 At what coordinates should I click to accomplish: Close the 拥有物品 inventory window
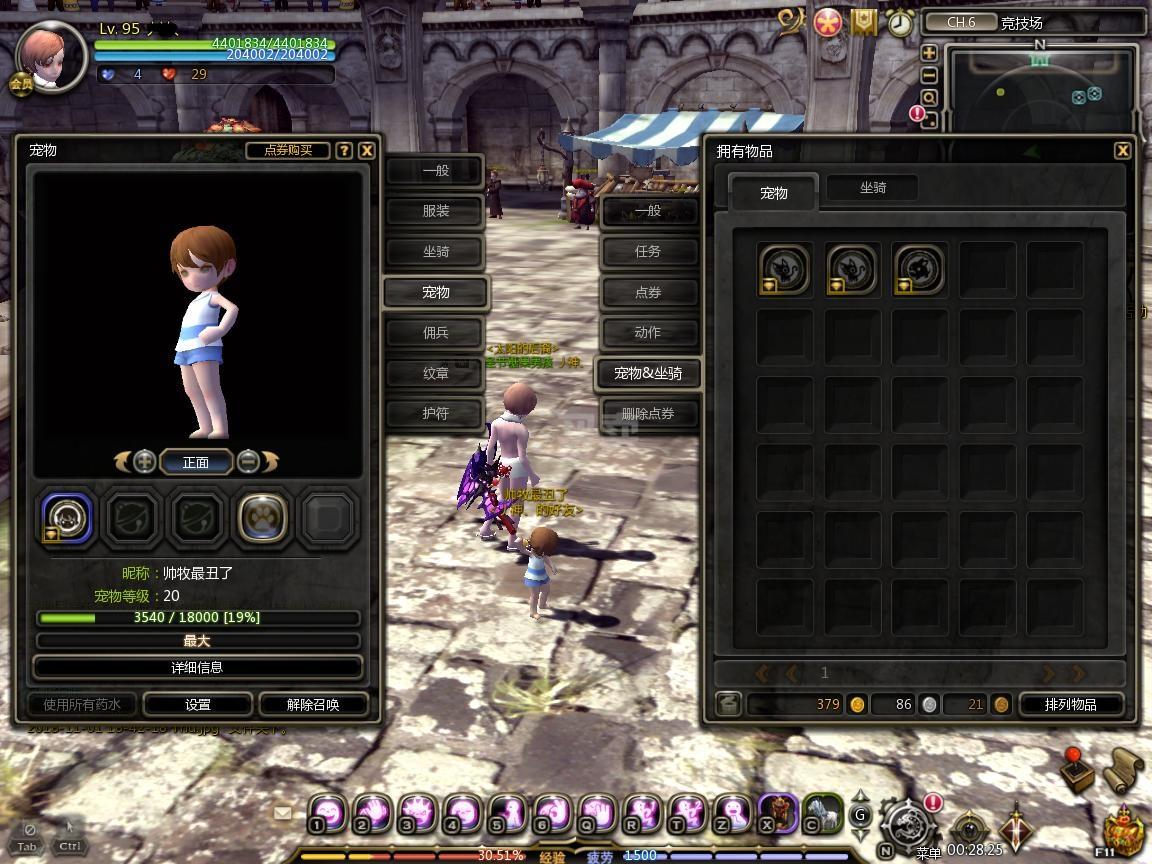[1122, 150]
